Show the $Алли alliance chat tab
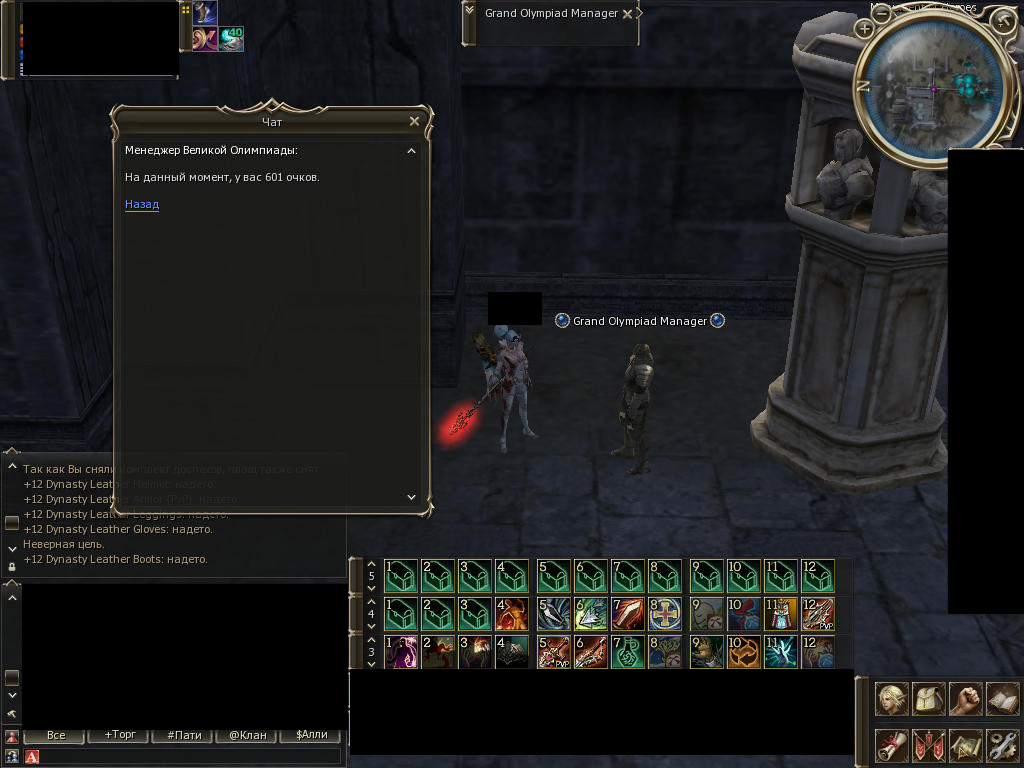 [x=311, y=735]
